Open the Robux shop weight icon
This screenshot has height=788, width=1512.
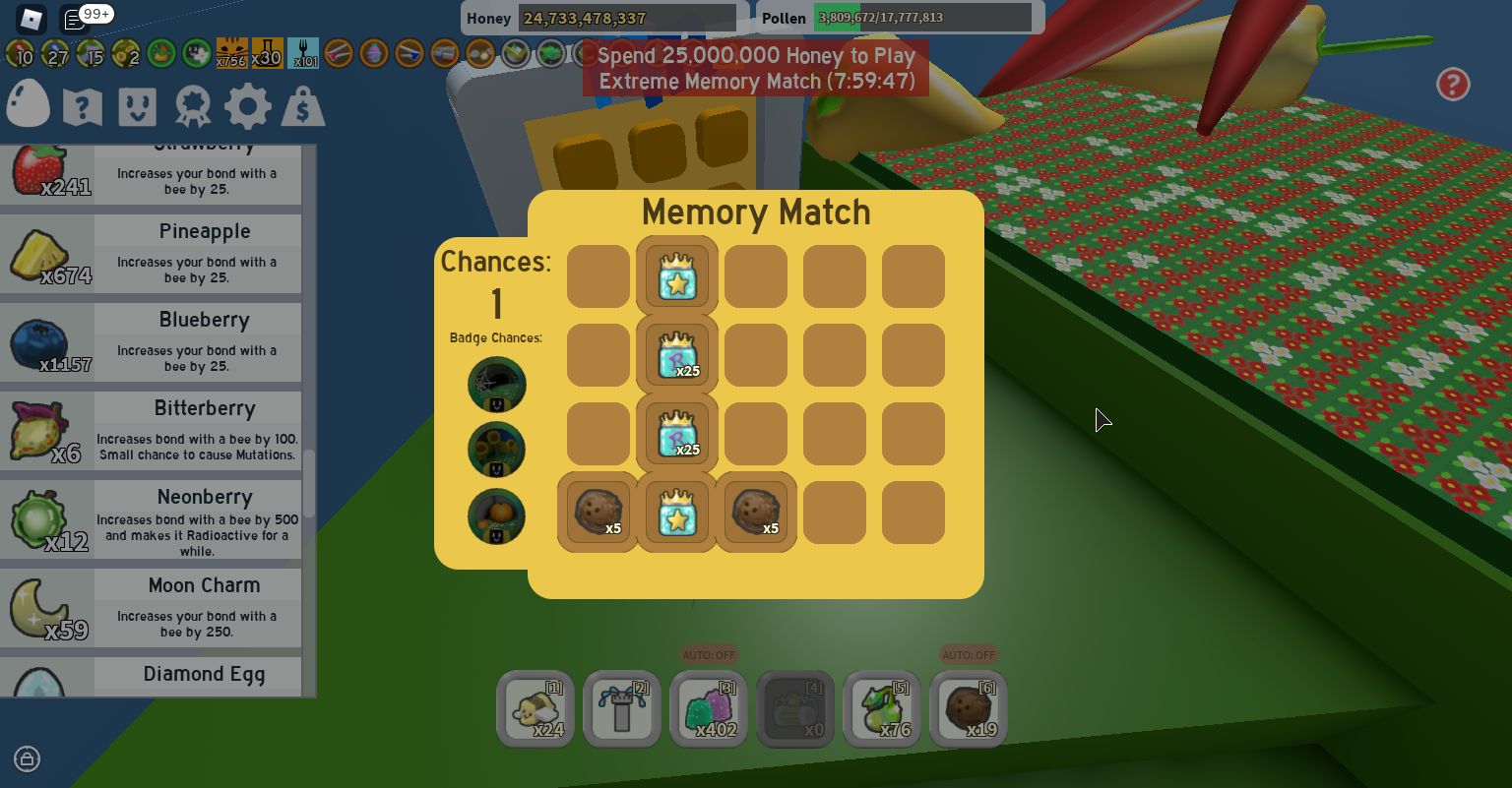click(x=303, y=105)
